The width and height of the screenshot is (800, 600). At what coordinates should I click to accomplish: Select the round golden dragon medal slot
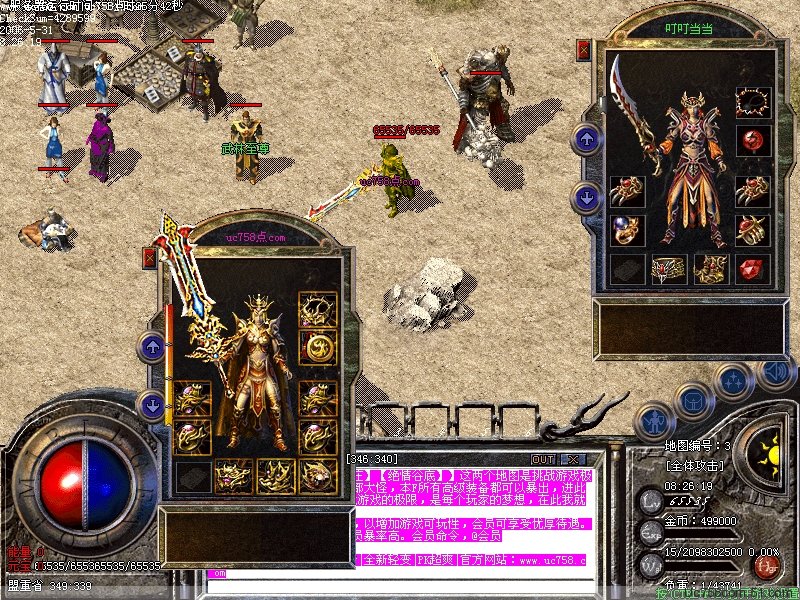pyautogui.click(x=319, y=347)
